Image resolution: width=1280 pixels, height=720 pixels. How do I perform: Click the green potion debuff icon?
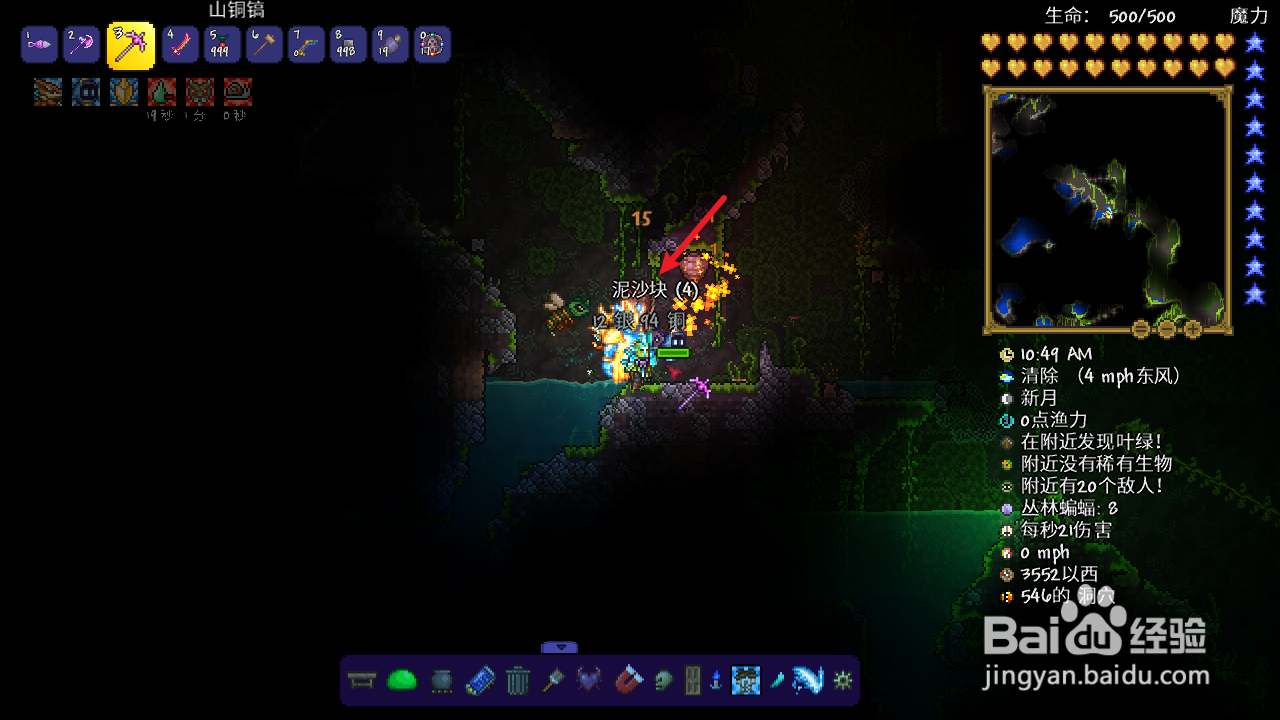pos(162,92)
